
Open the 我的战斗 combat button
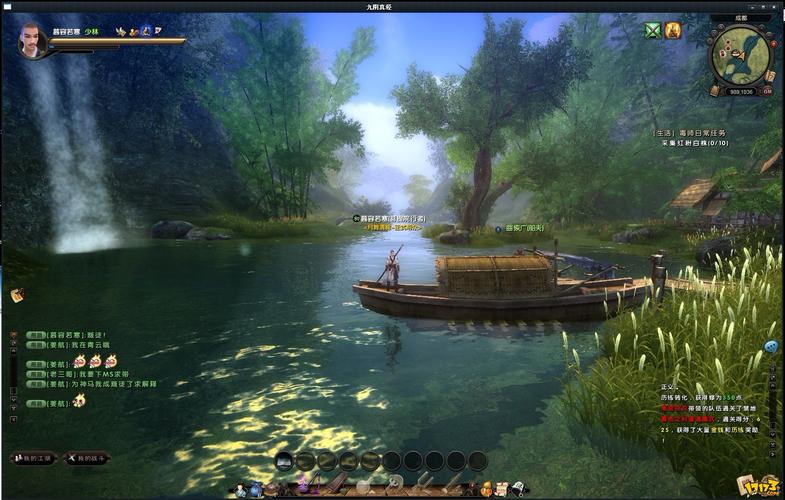88,457
